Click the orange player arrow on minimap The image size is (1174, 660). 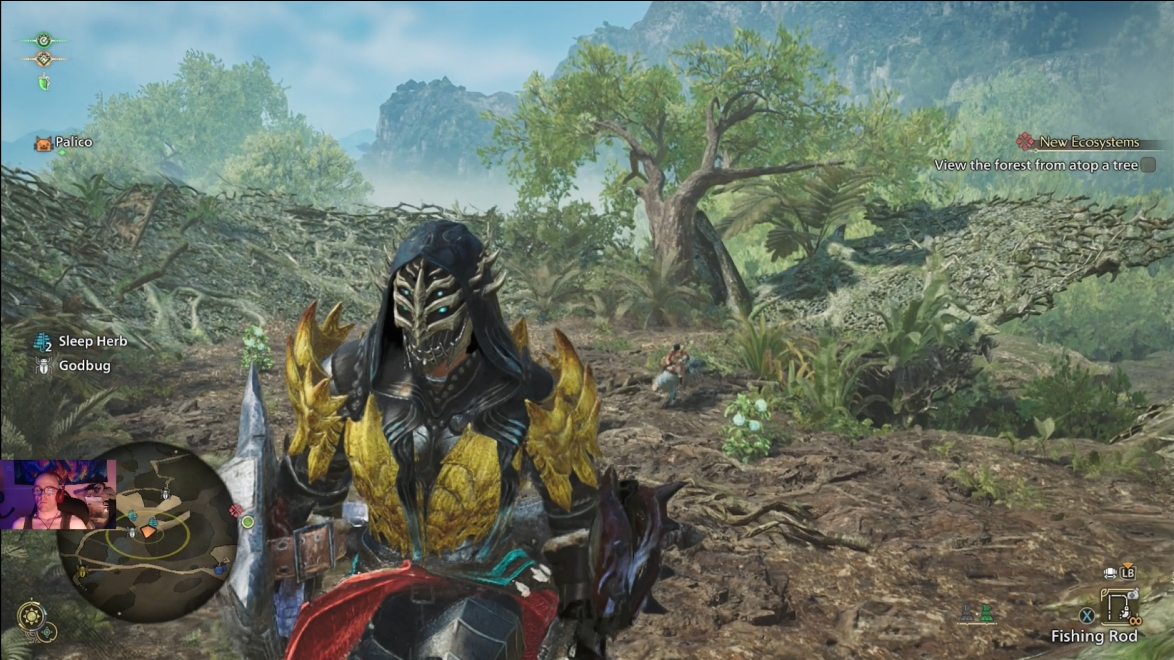(x=148, y=532)
